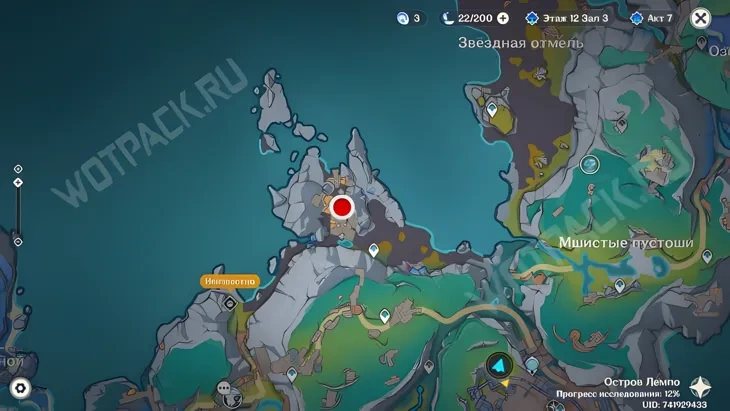Select the orange "Неизвестно" map marker
The image size is (730, 411).
click(x=229, y=282)
